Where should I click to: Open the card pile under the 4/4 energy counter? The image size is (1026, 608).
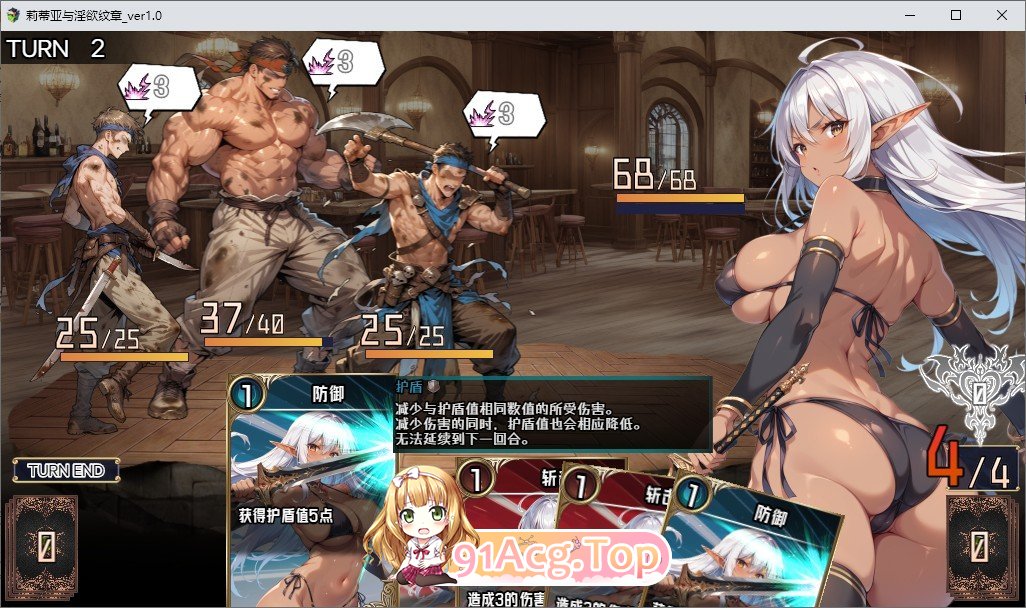click(981, 546)
